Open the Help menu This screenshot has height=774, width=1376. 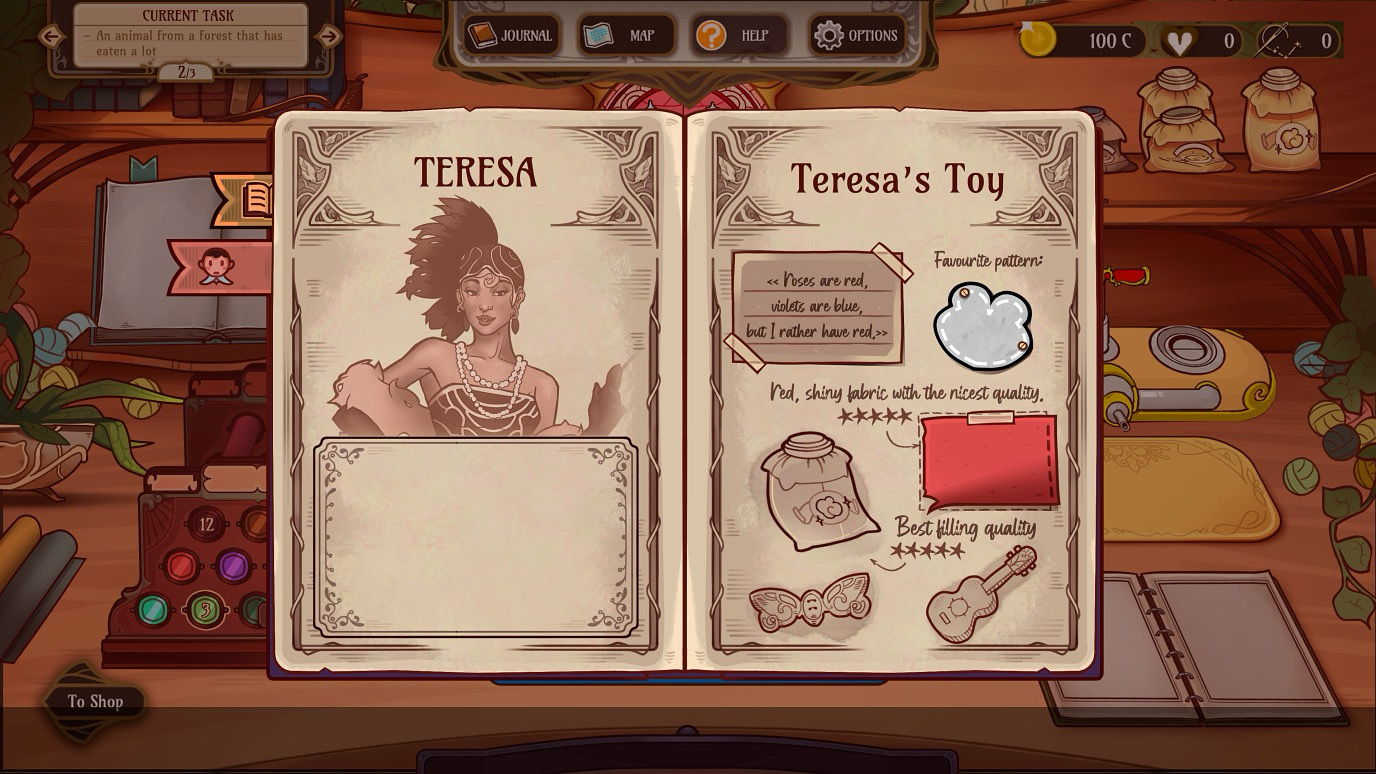tap(738, 36)
